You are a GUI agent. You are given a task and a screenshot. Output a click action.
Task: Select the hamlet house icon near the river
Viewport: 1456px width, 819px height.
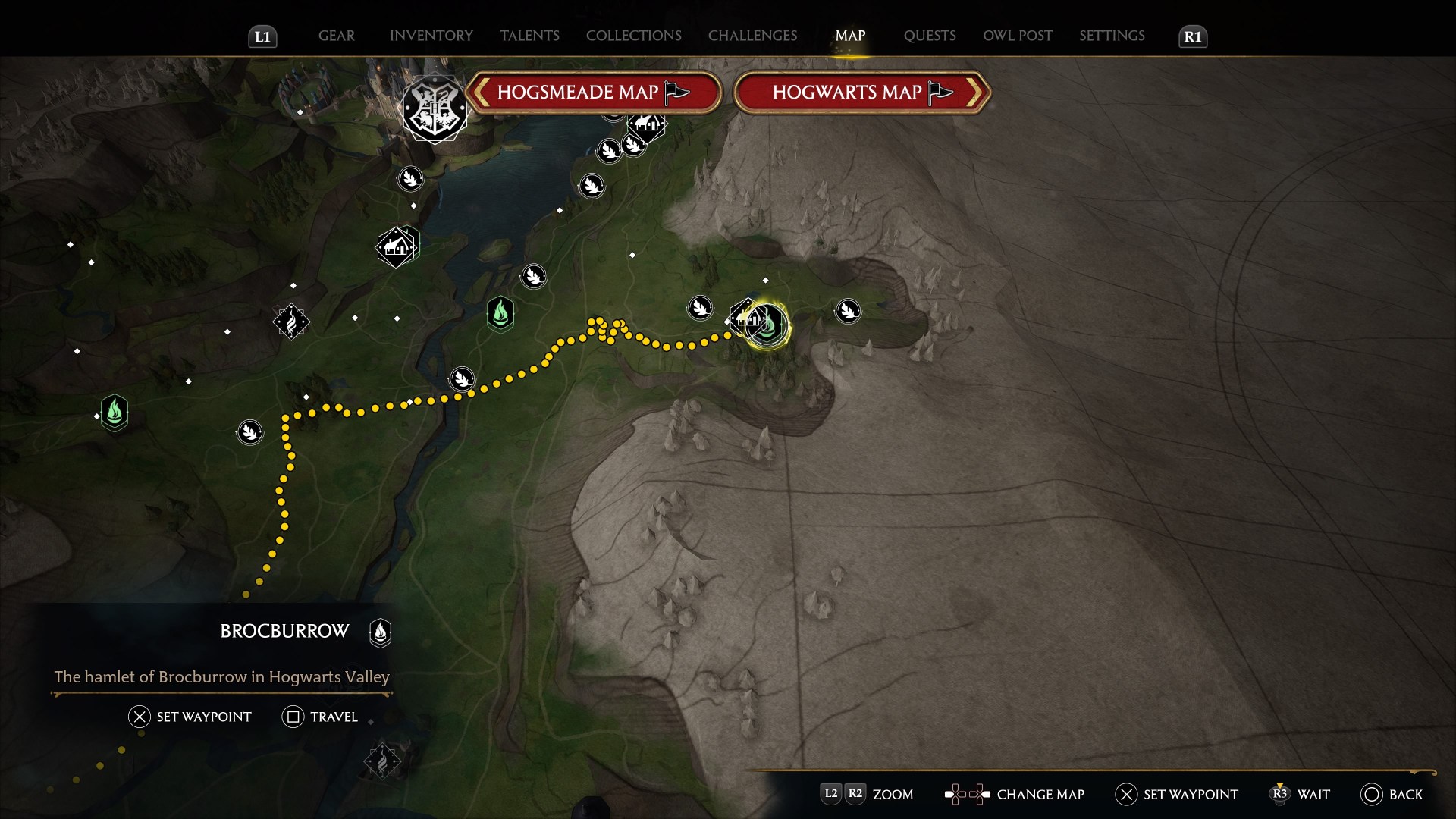(397, 246)
